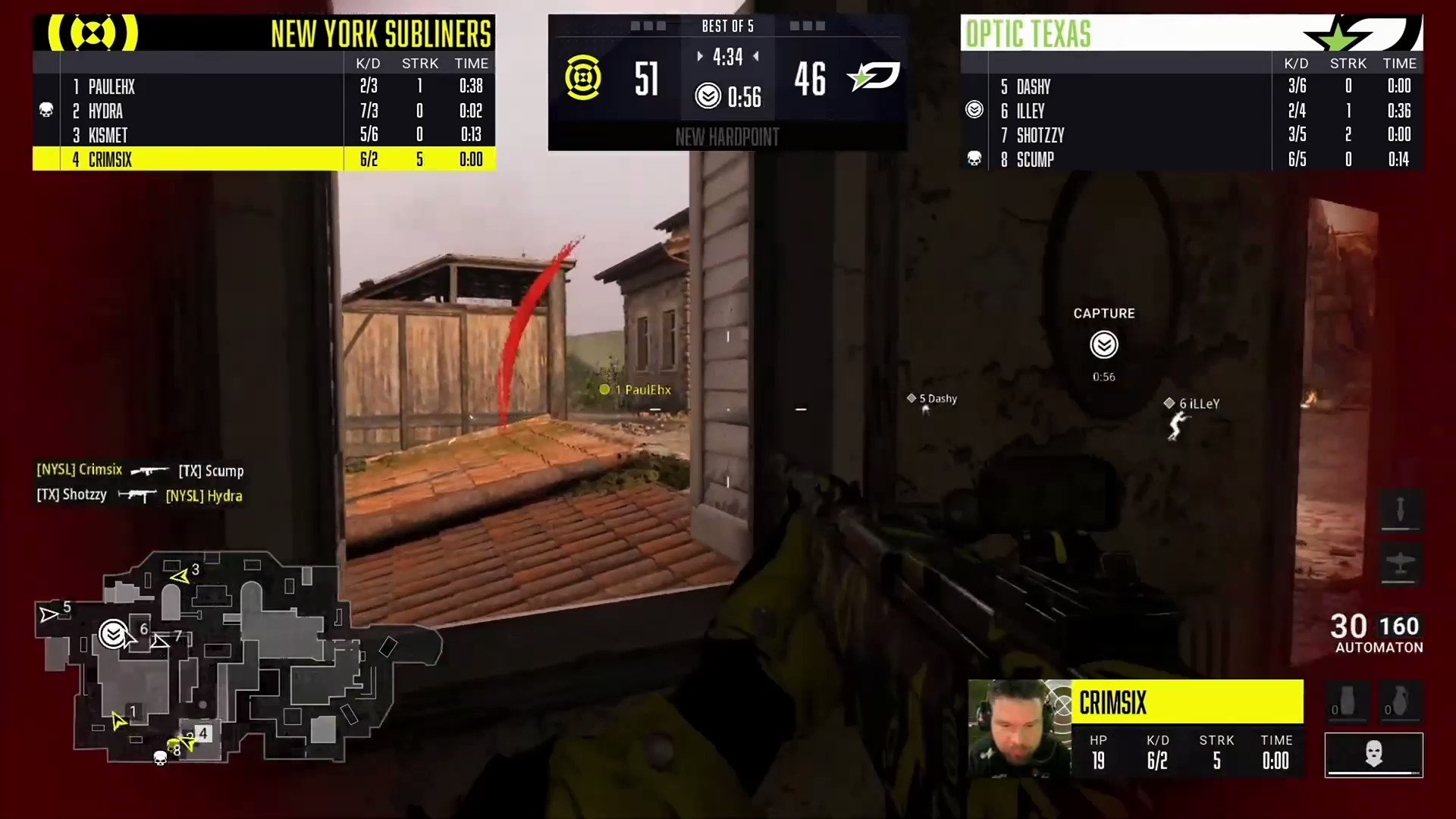Screen dimensions: 1456x819
Task: Click the frag grenade equipment icon
Action: (1400, 701)
